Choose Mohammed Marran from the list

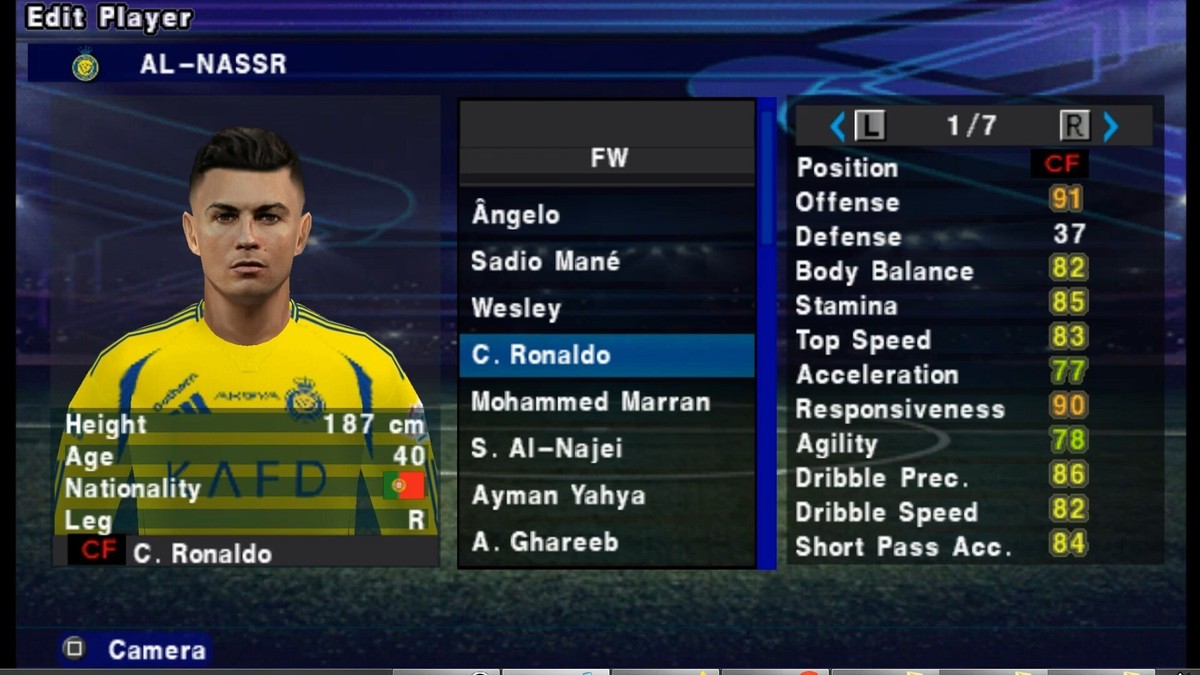click(606, 402)
